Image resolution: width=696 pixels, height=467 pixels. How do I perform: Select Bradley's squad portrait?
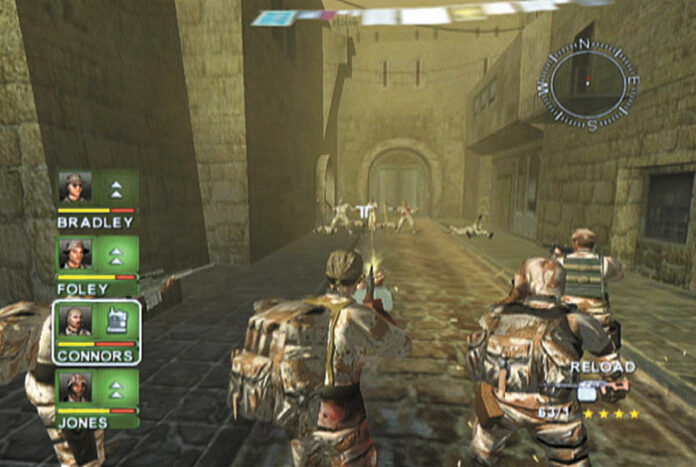(75, 188)
